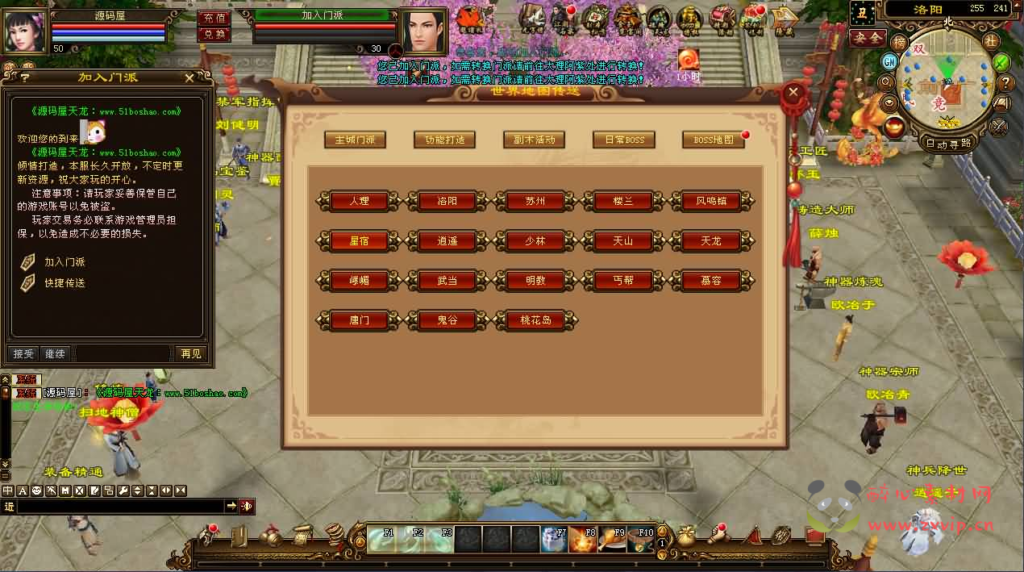
Task: Select the 快捷传送 dialogue option
Action: pos(64,283)
